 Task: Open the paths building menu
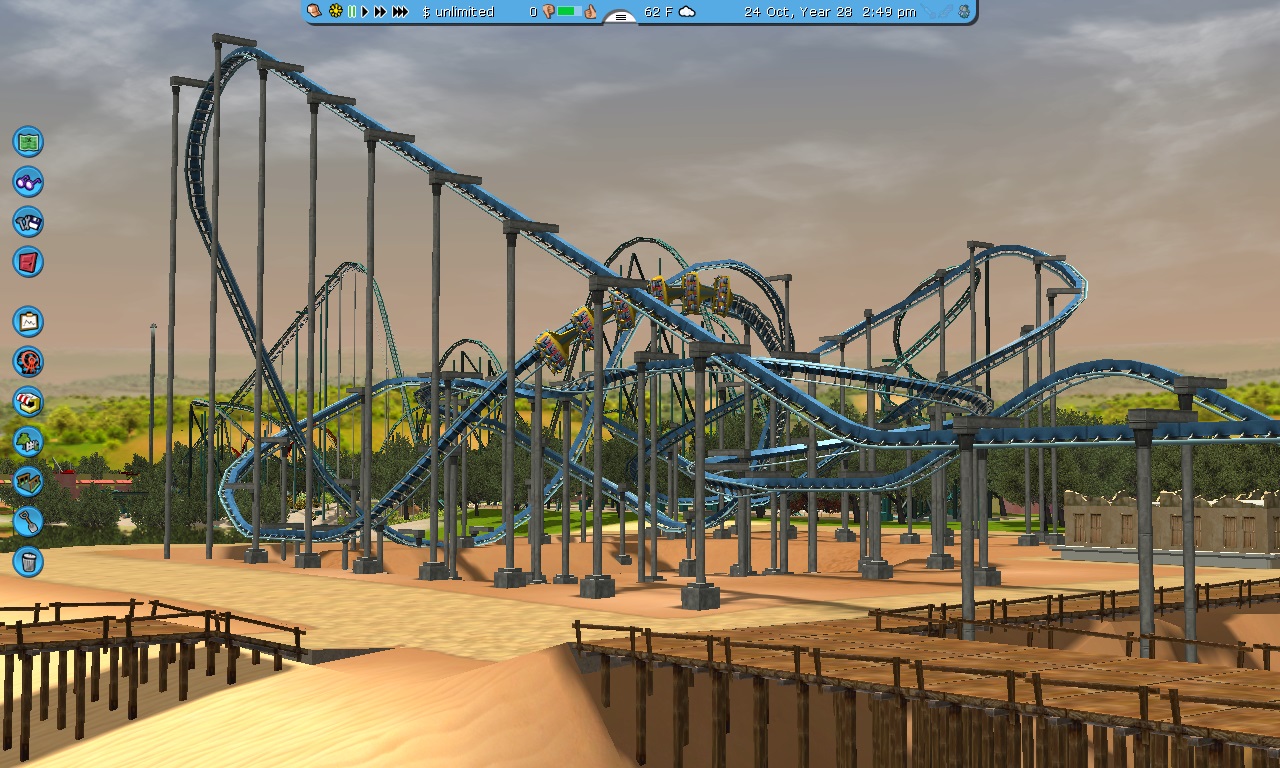pyautogui.click(x=28, y=481)
